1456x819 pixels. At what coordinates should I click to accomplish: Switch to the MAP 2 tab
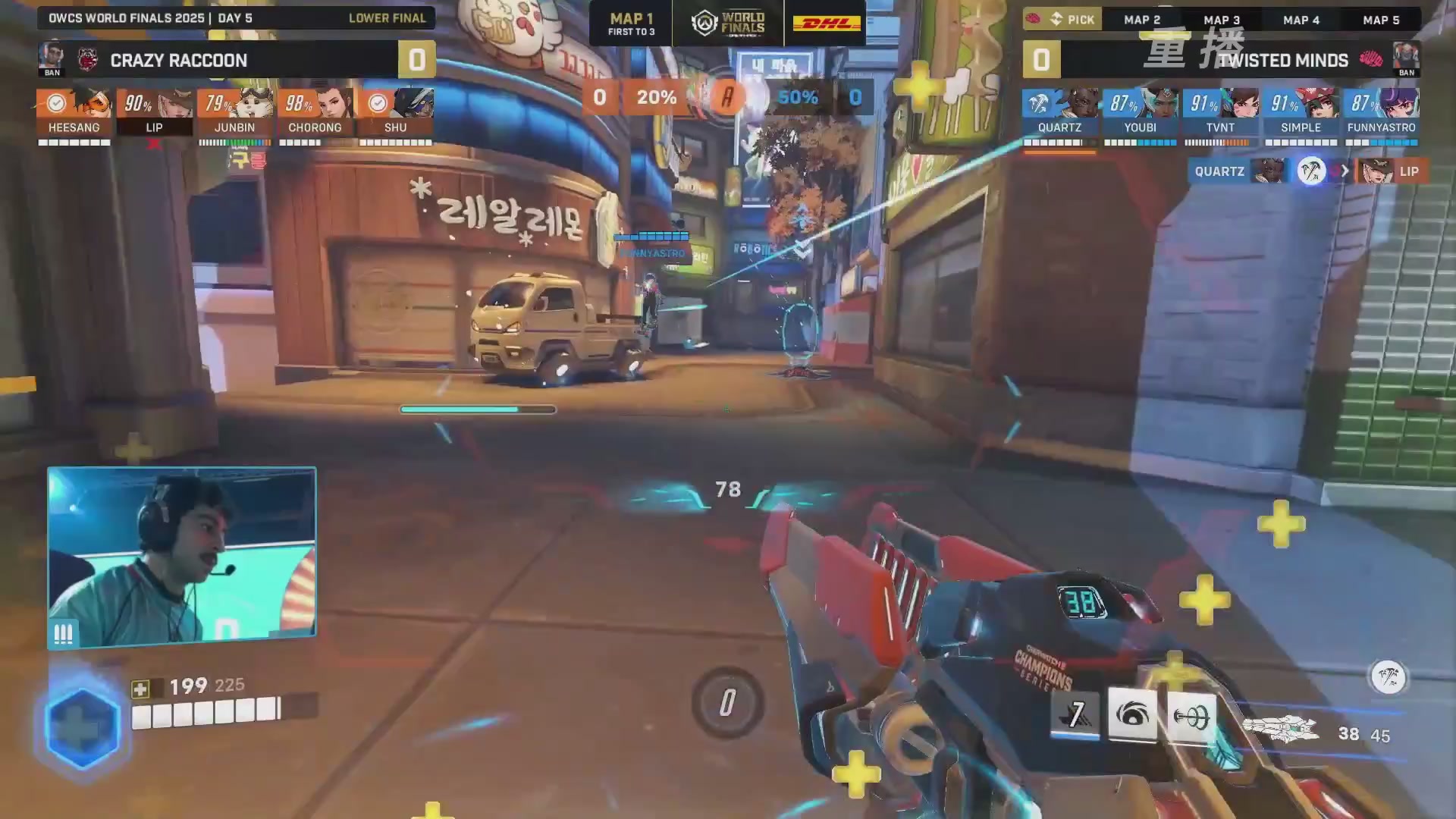coord(1142,20)
